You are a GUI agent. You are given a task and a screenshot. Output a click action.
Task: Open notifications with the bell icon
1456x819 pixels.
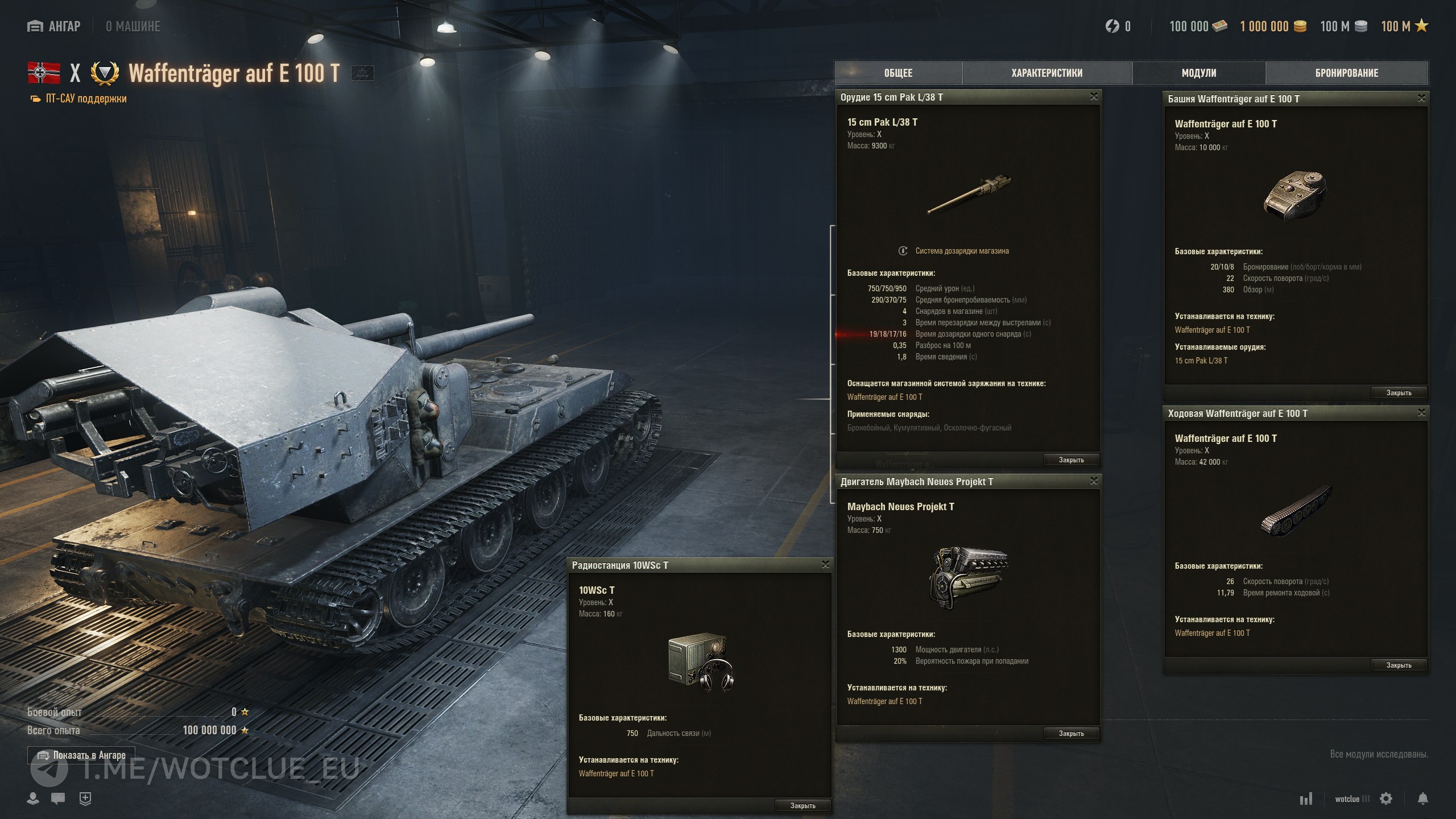tap(1422, 799)
